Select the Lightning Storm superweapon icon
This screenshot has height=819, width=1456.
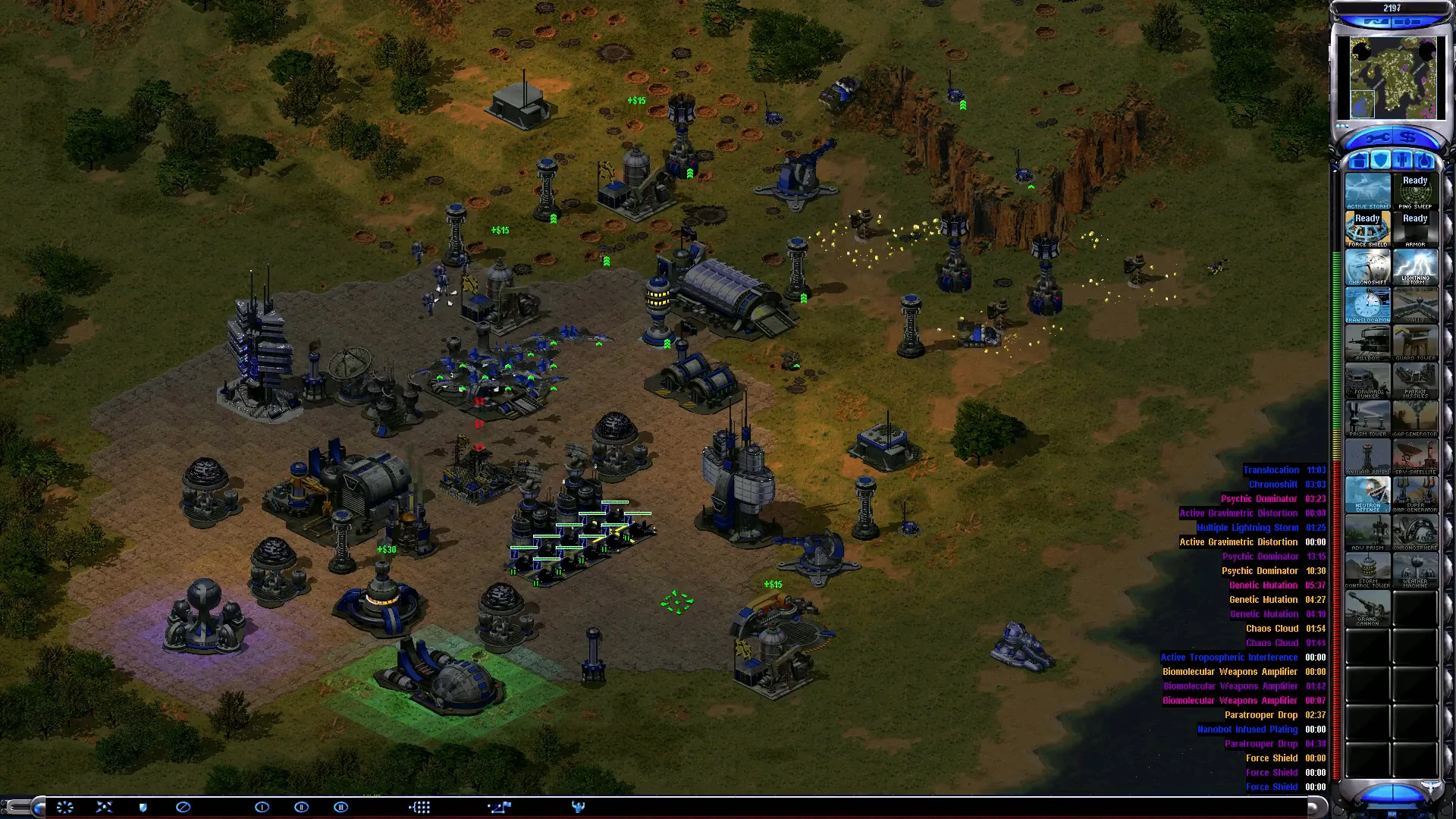[x=1415, y=267]
